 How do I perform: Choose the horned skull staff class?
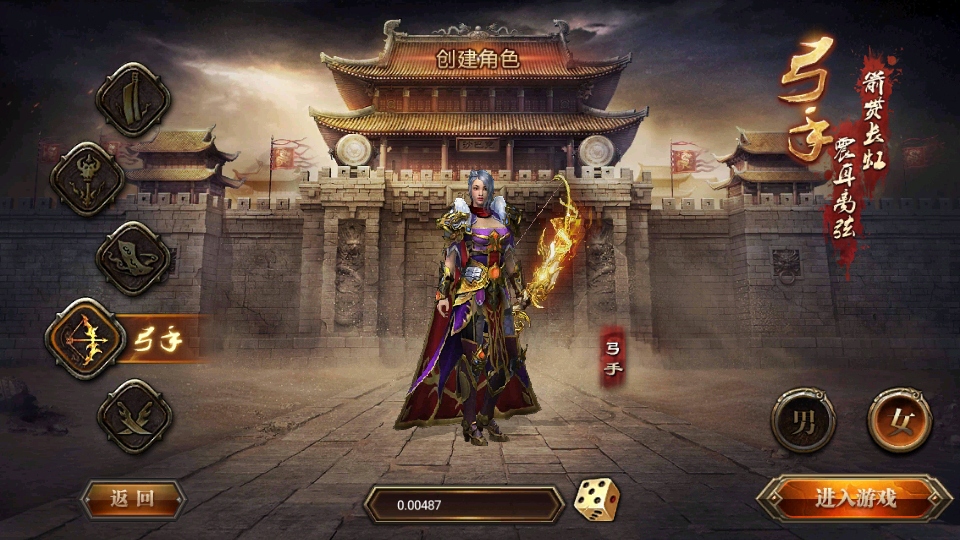click(88, 179)
